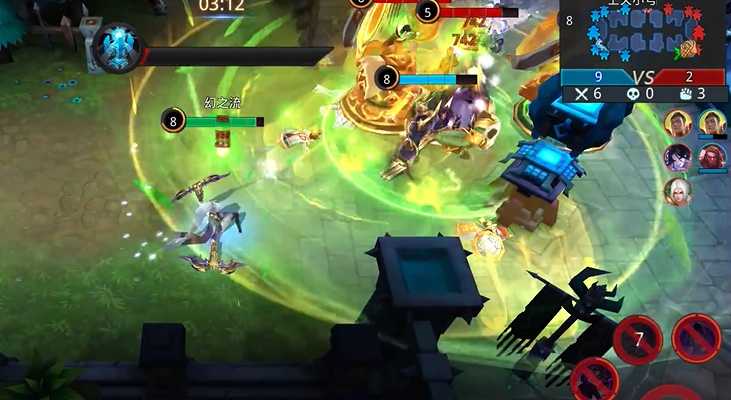Select the red-faced hero portrait
This screenshot has height=400, width=731.
click(711, 157)
